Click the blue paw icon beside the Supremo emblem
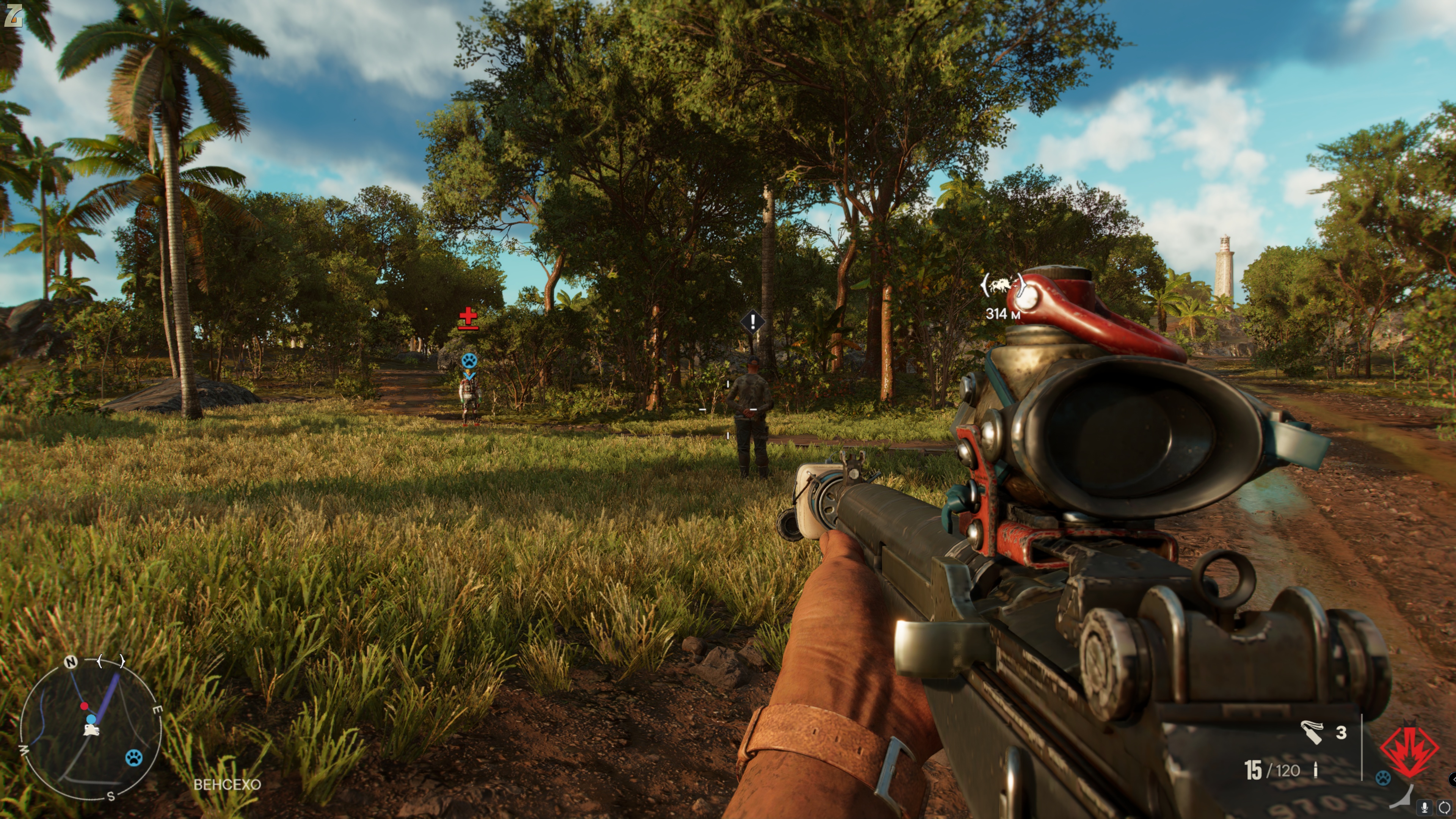The width and height of the screenshot is (1456, 819). click(x=1383, y=778)
